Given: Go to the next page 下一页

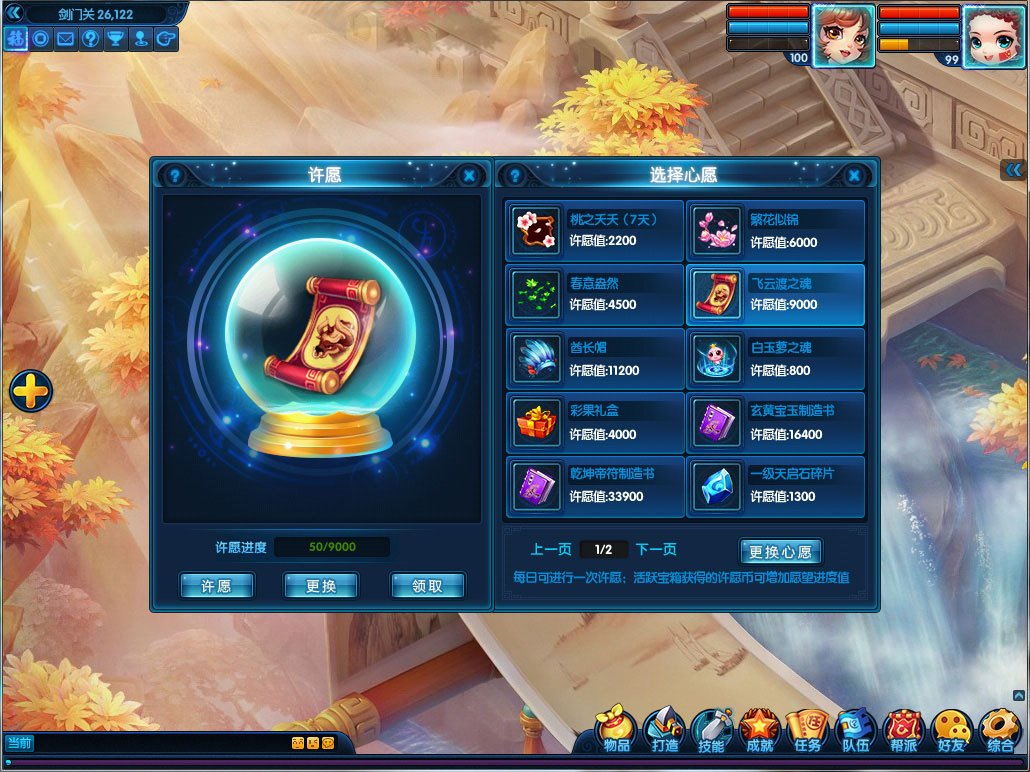Looking at the screenshot, I should tap(656, 549).
